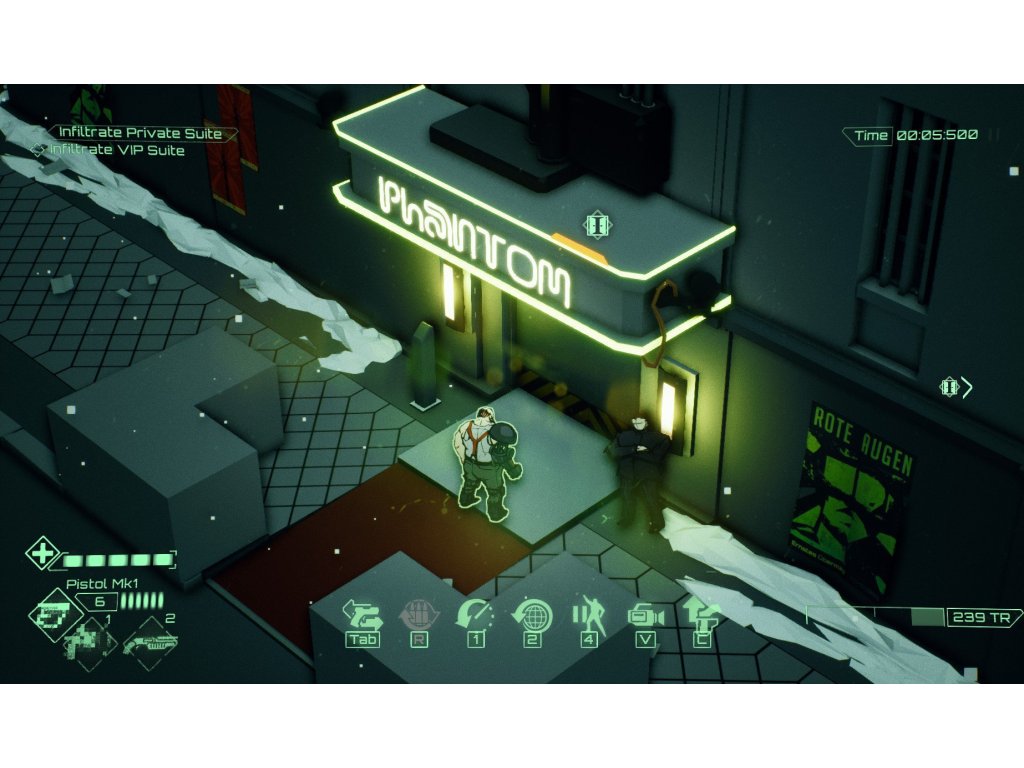This screenshot has height=768, width=1024.
Task: Select the Infiltrate Private Suite objective
Action: pos(140,133)
